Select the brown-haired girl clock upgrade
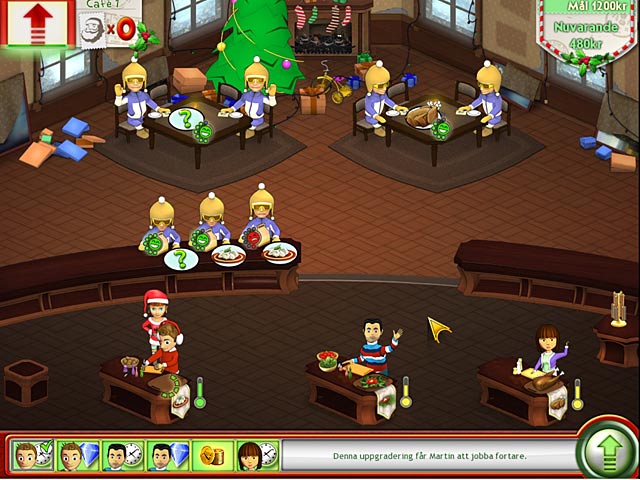This screenshot has height=480, width=640. (256, 456)
